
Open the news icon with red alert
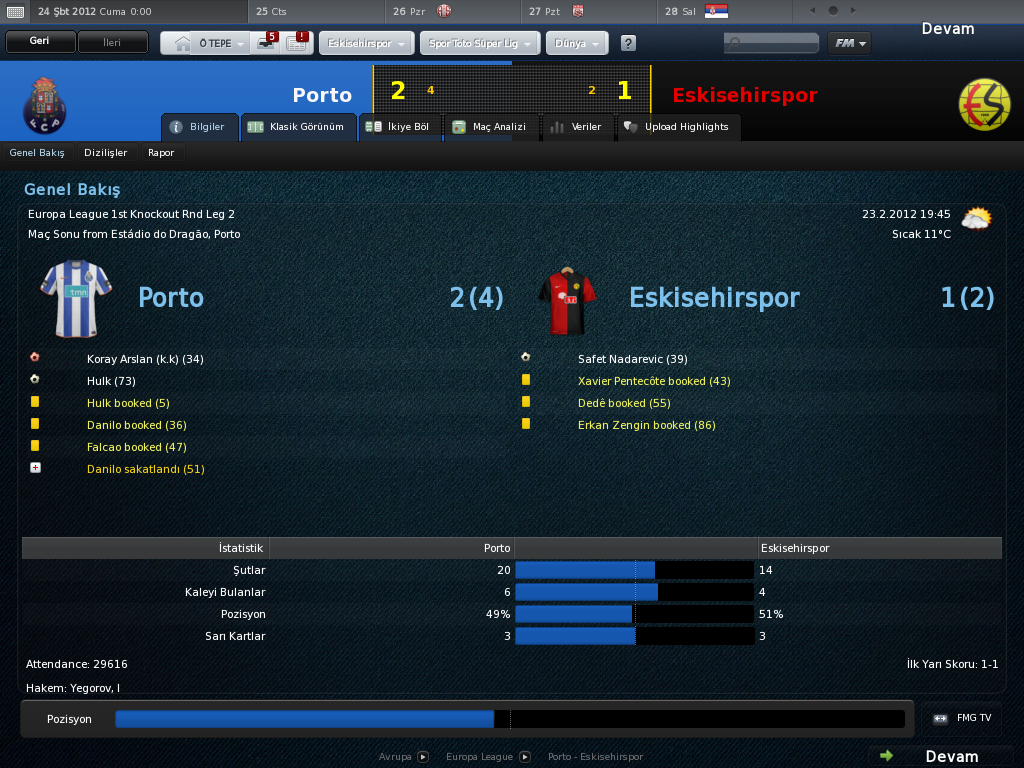click(x=297, y=43)
